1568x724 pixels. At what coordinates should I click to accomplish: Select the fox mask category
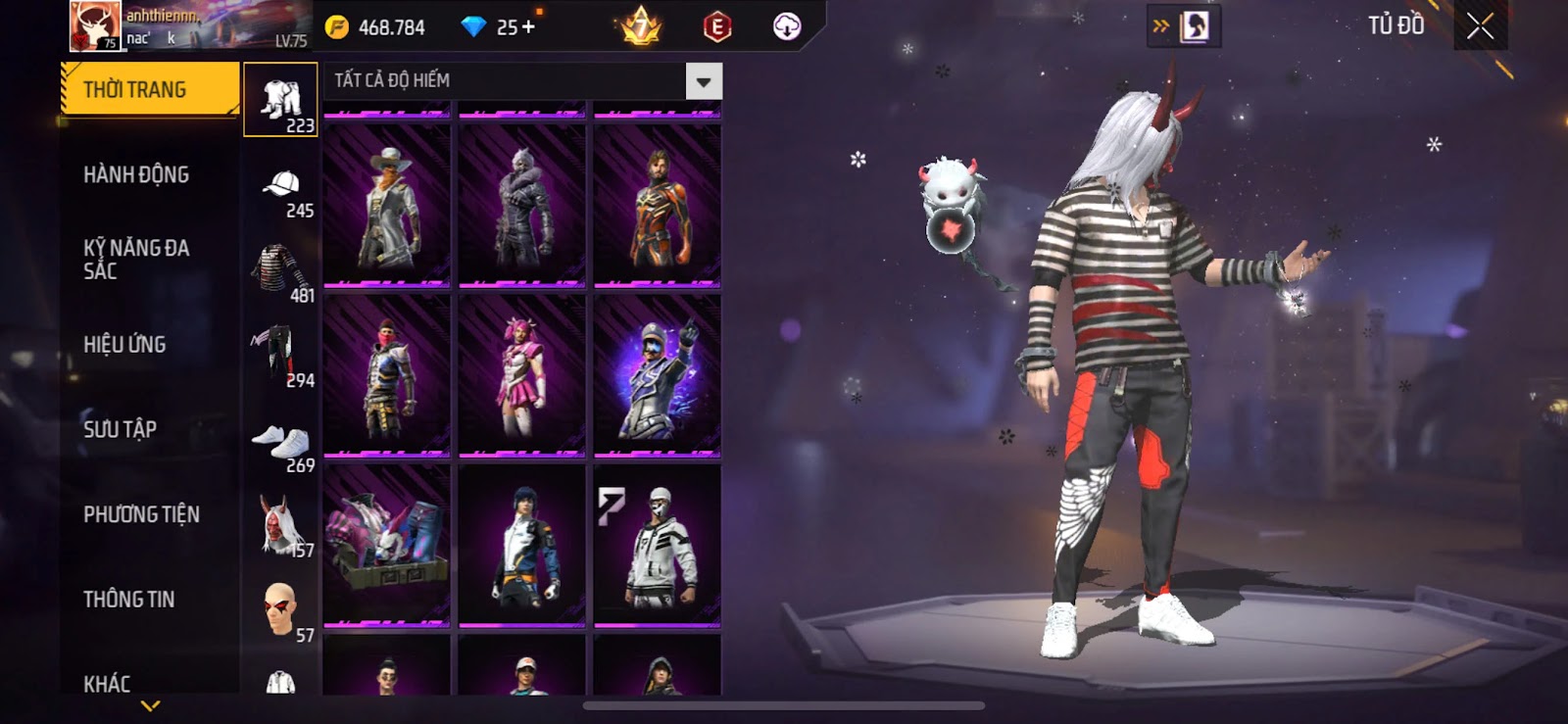[x=280, y=526]
